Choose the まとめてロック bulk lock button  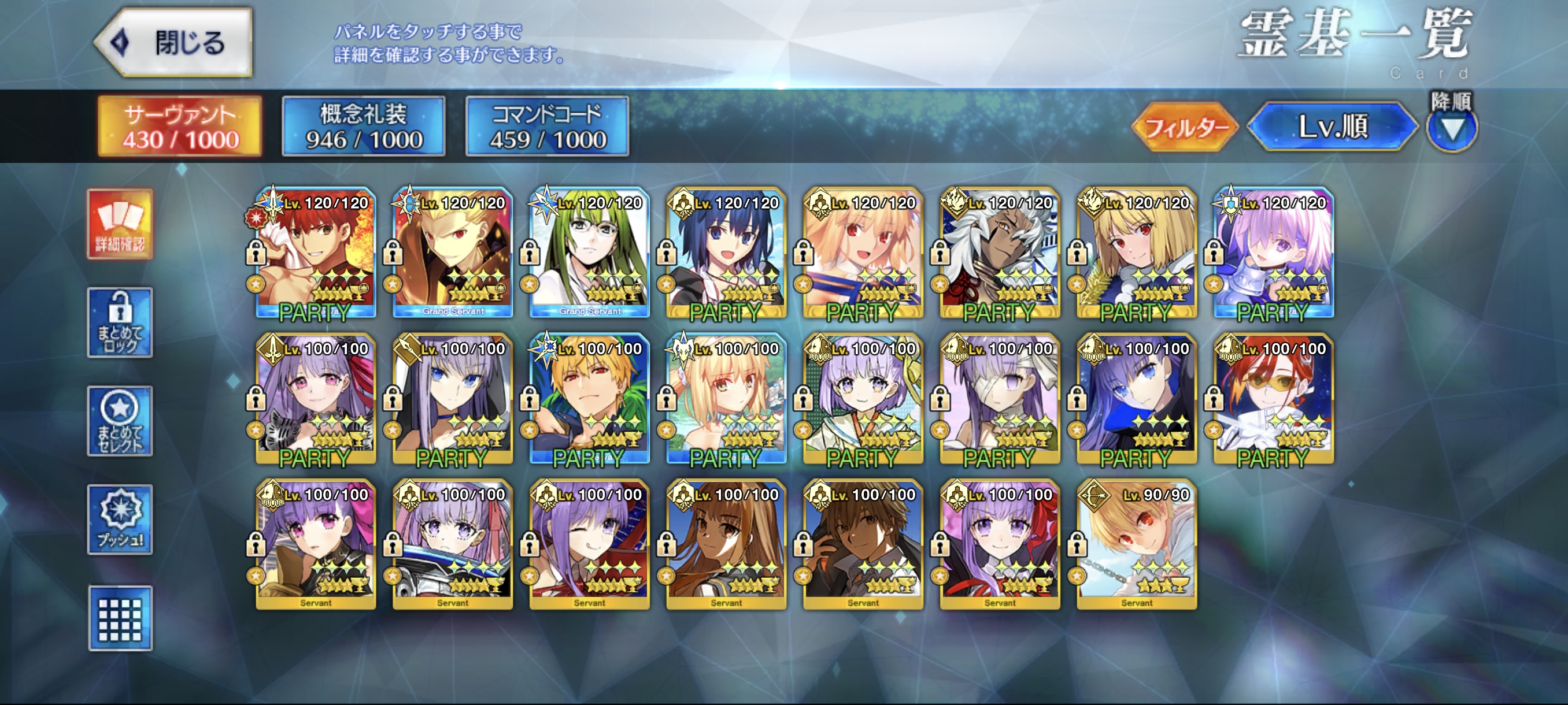[120, 322]
